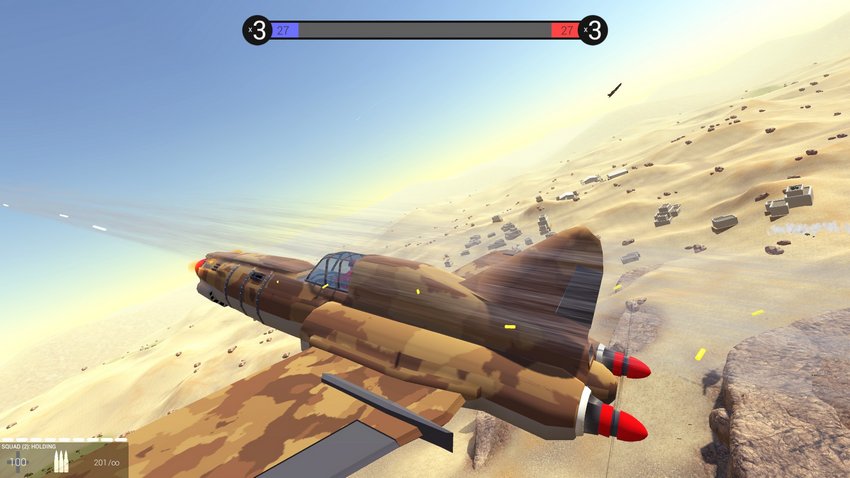The height and width of the screenshot is (478, 850).
Task: Select the Squad Holding status label
Action: (x=30, y=447)
